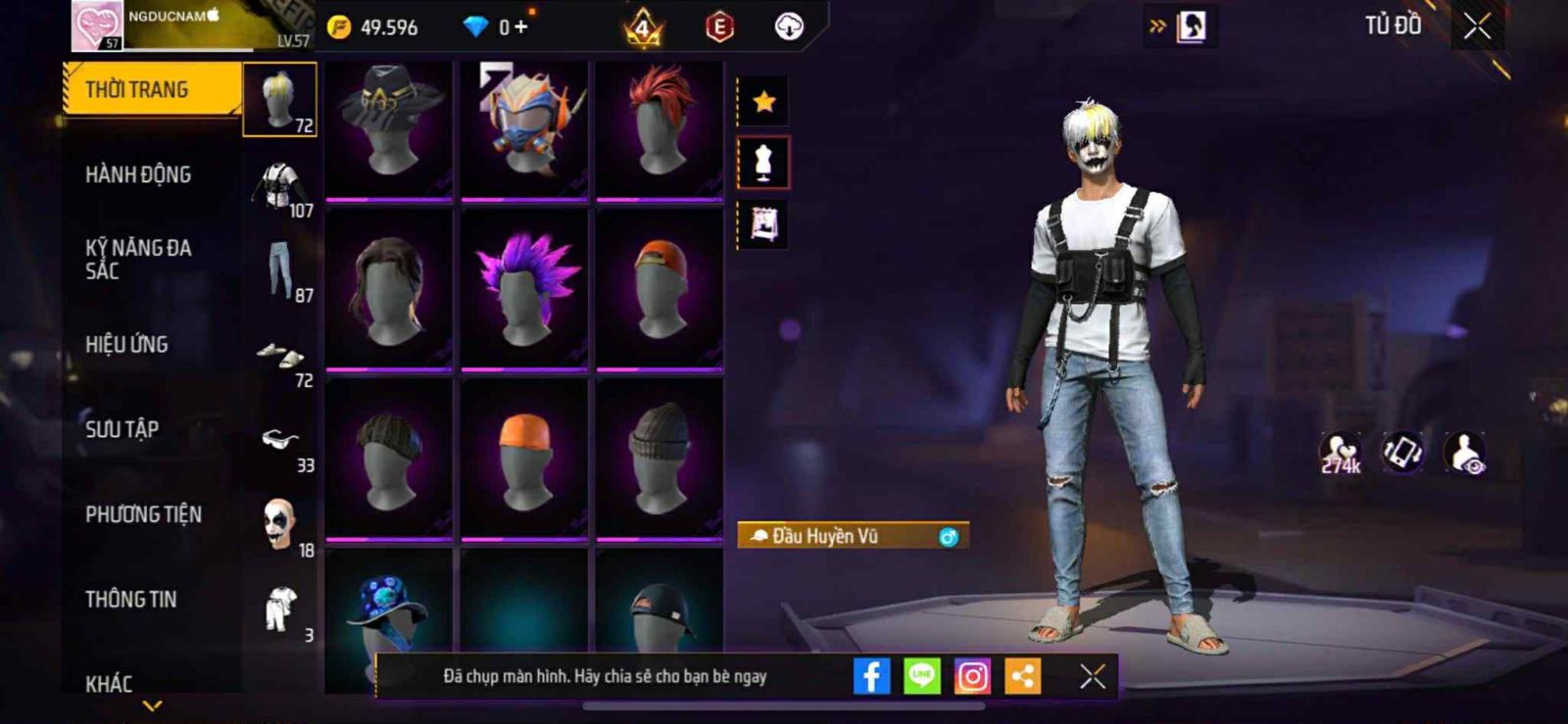
Task: Show the favorites star filter
Action: [763, 101]
